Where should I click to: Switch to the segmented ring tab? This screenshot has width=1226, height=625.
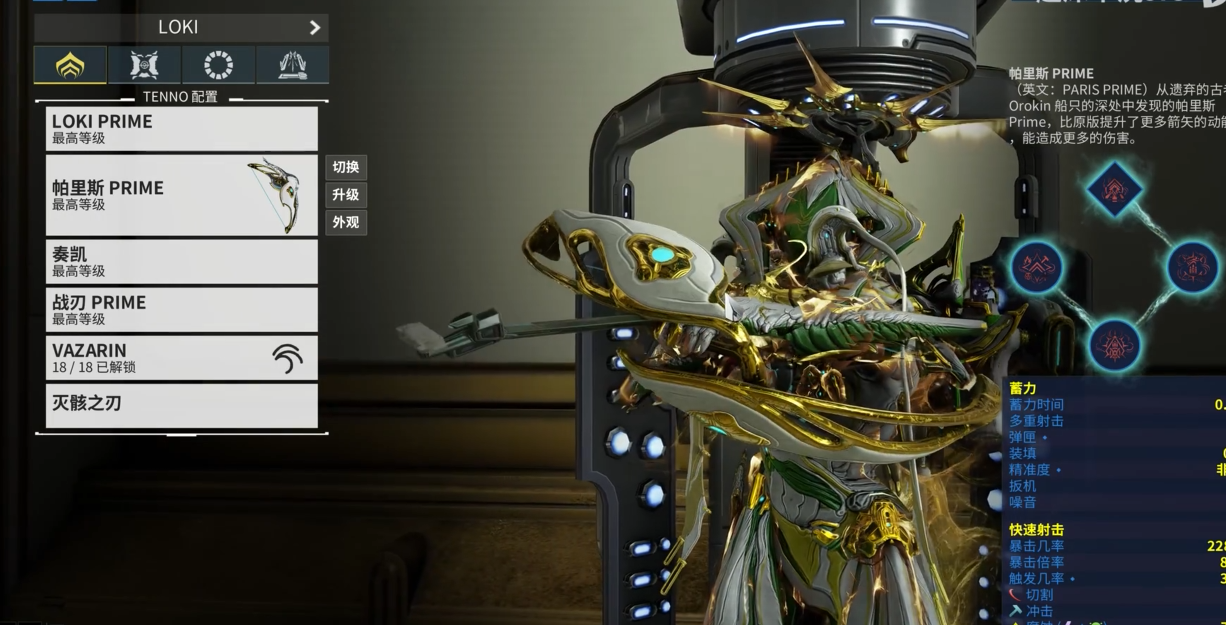pos(218,65)
